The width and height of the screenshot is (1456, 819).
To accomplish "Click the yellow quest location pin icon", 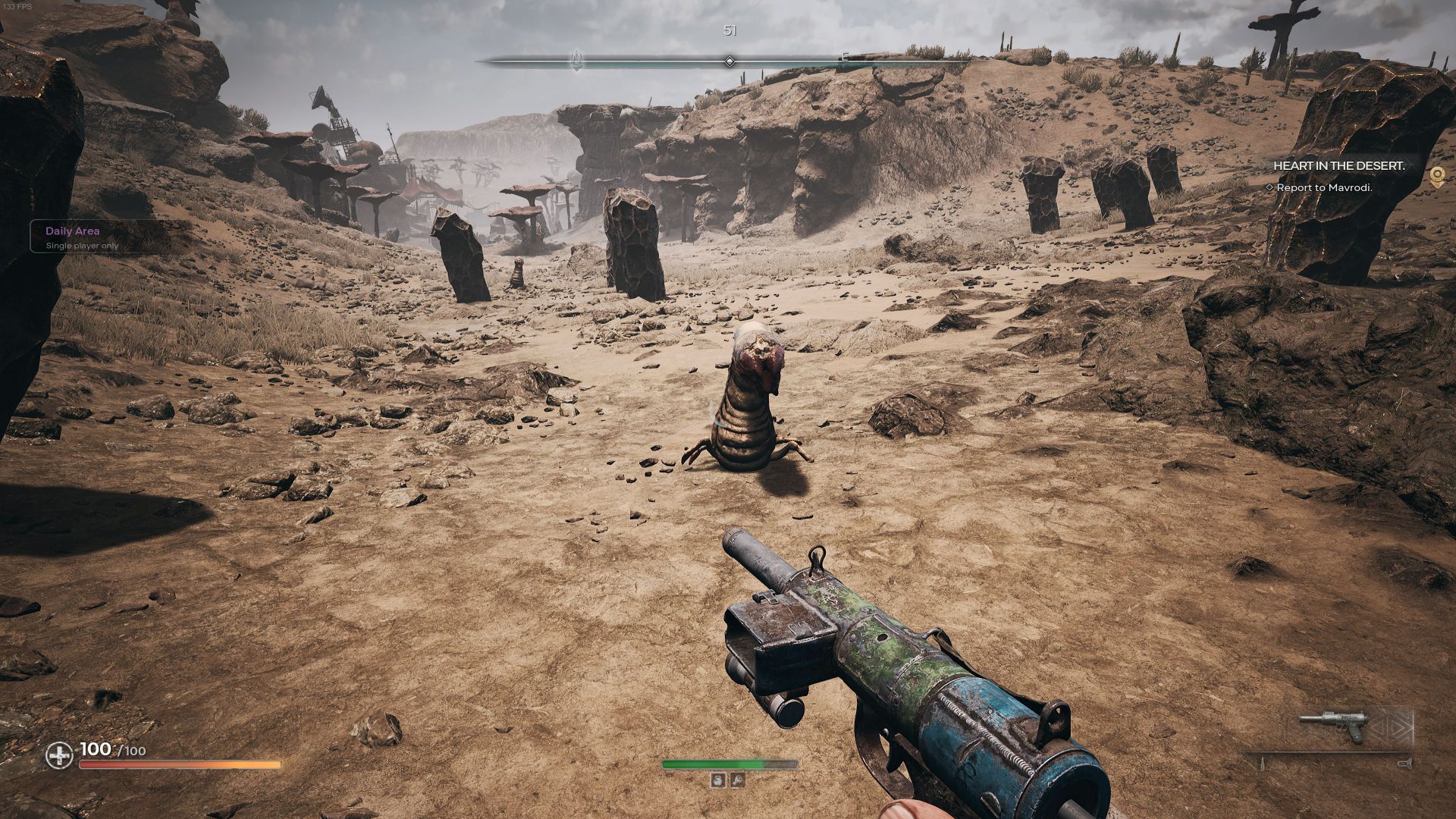I will coord(1436,177).
